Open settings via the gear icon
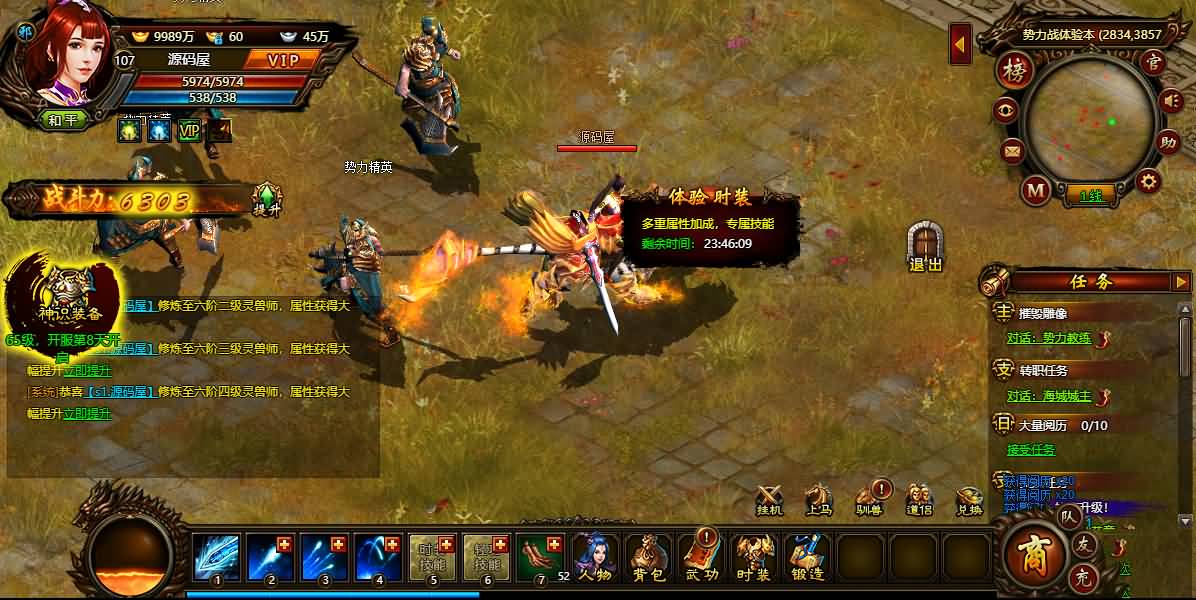This screenshot has width=1196, height=600. pos(1149,181)
